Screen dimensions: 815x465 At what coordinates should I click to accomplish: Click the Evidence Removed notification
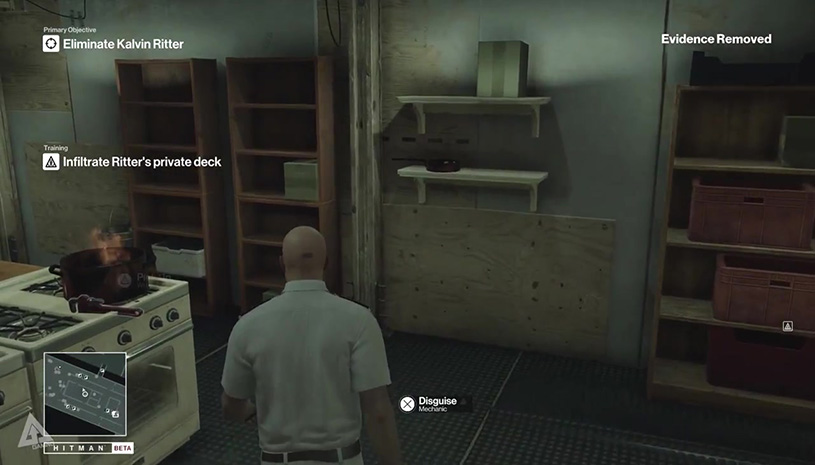click(x=716, y=39)
